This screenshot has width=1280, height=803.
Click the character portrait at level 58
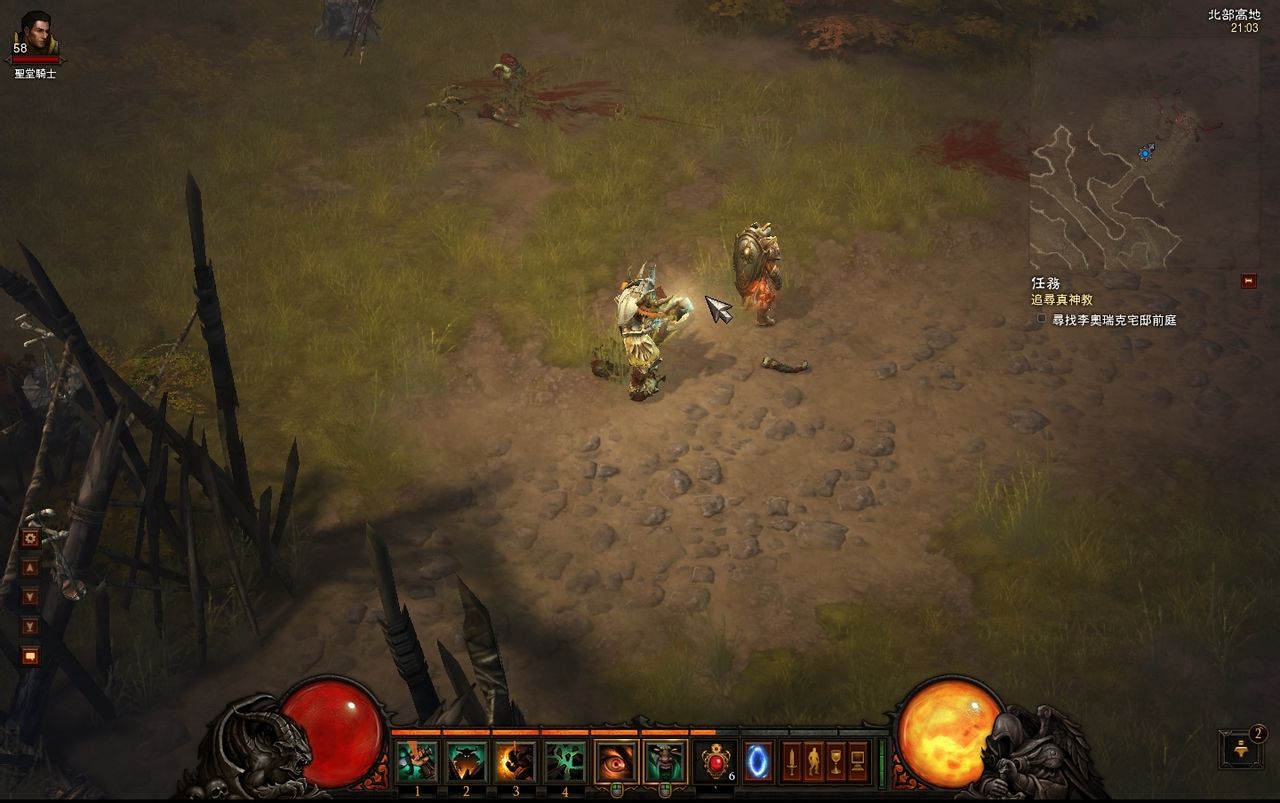coord(36,34)
